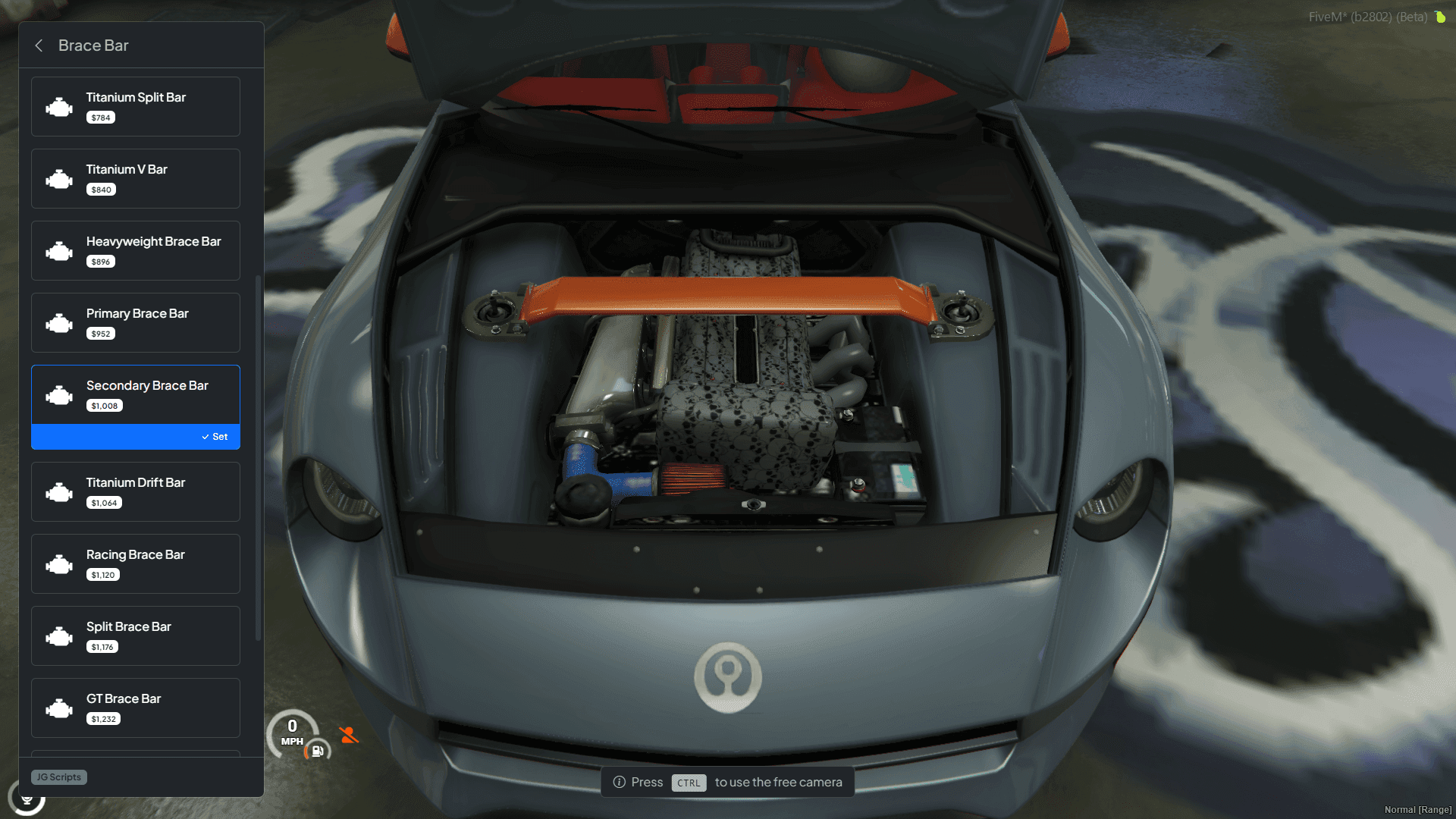The height and width of the screenshot is (819, 1456).
Task: Click the engine icon beside Titanium Split Bar
Action: [x=59, y=106]
